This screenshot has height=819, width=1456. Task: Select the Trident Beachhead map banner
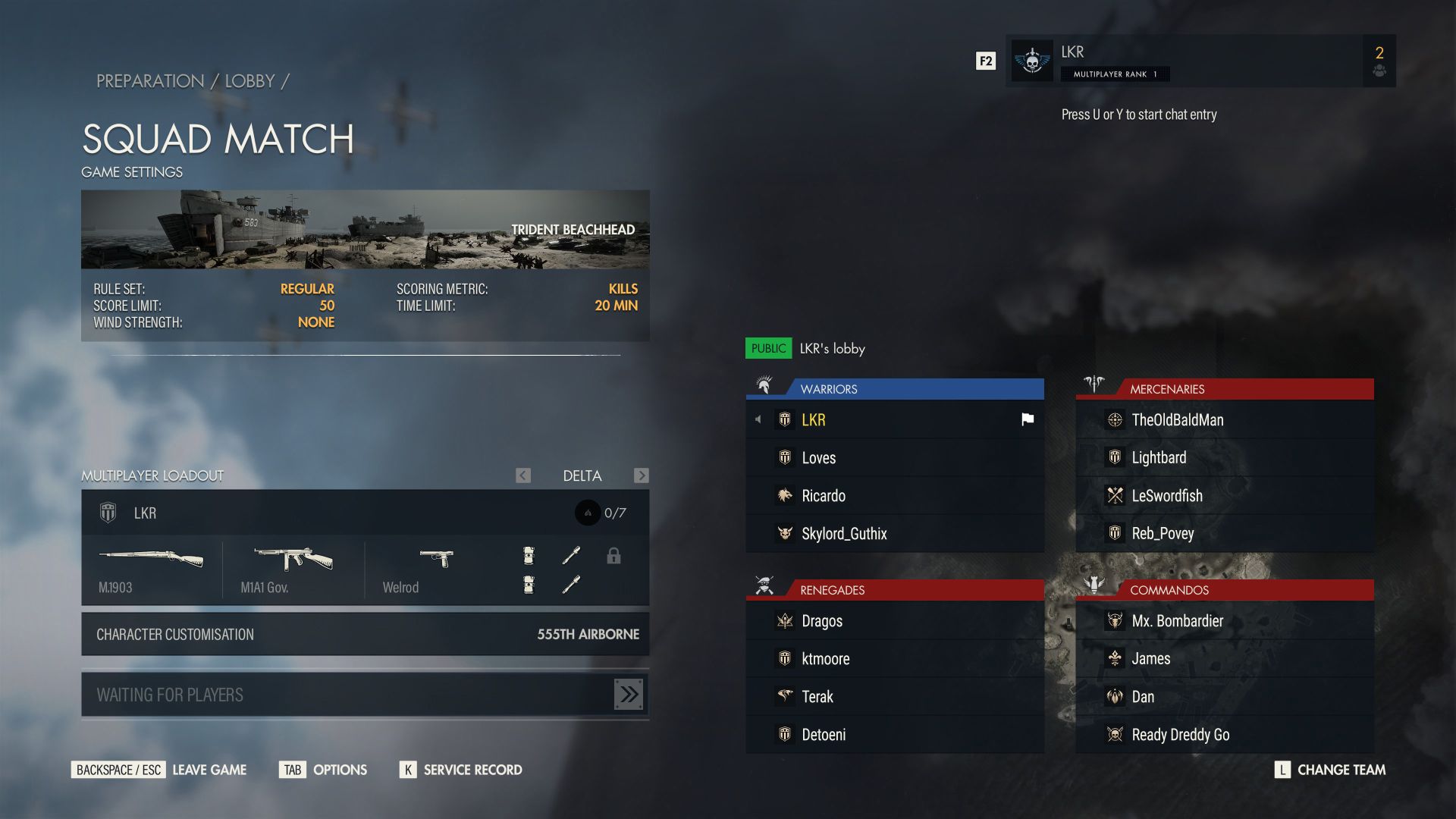[365, 229]
